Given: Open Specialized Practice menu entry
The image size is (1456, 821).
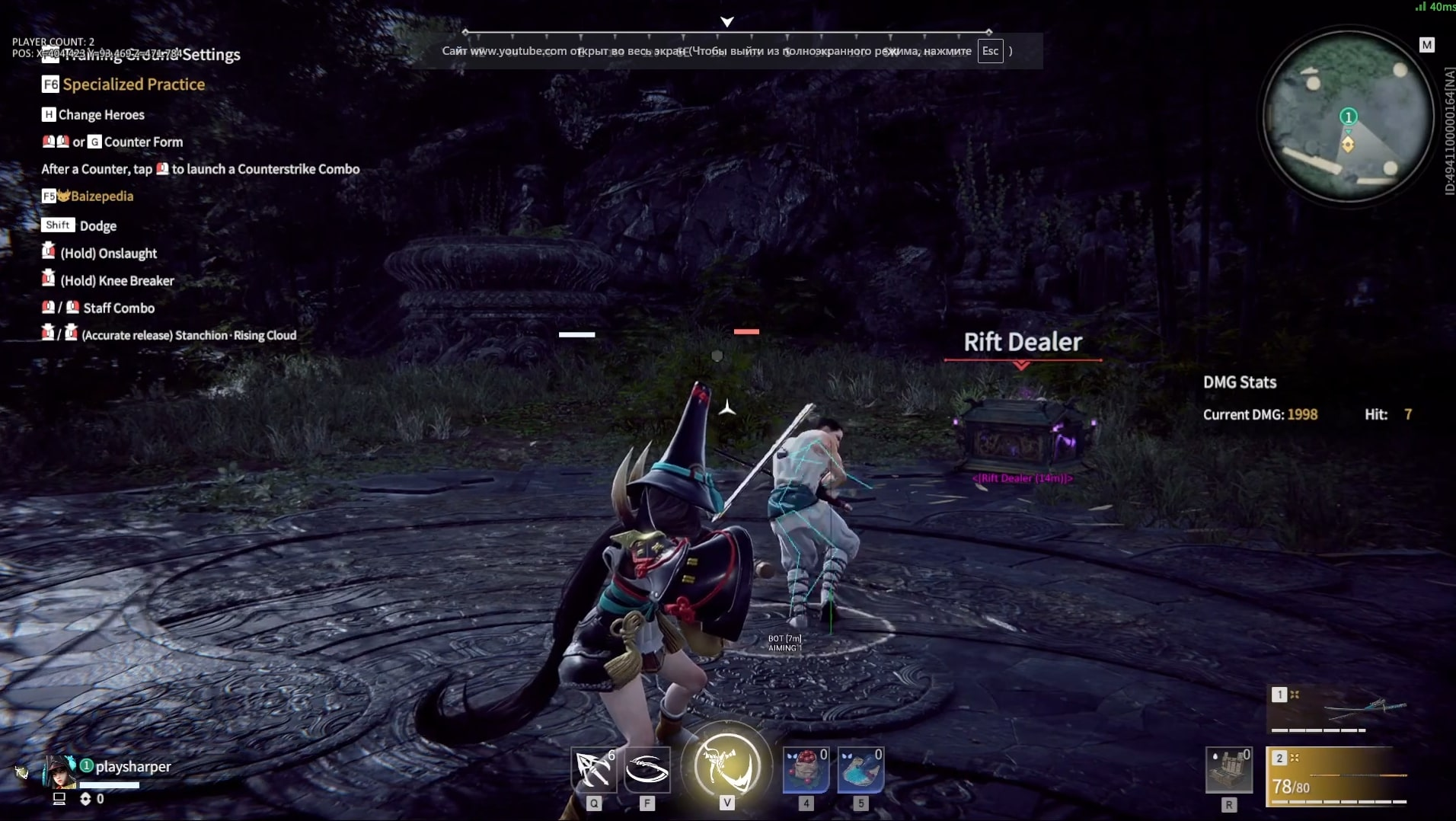Looking at the screenshot, I should pyautogui.click(x=133, y=85).
